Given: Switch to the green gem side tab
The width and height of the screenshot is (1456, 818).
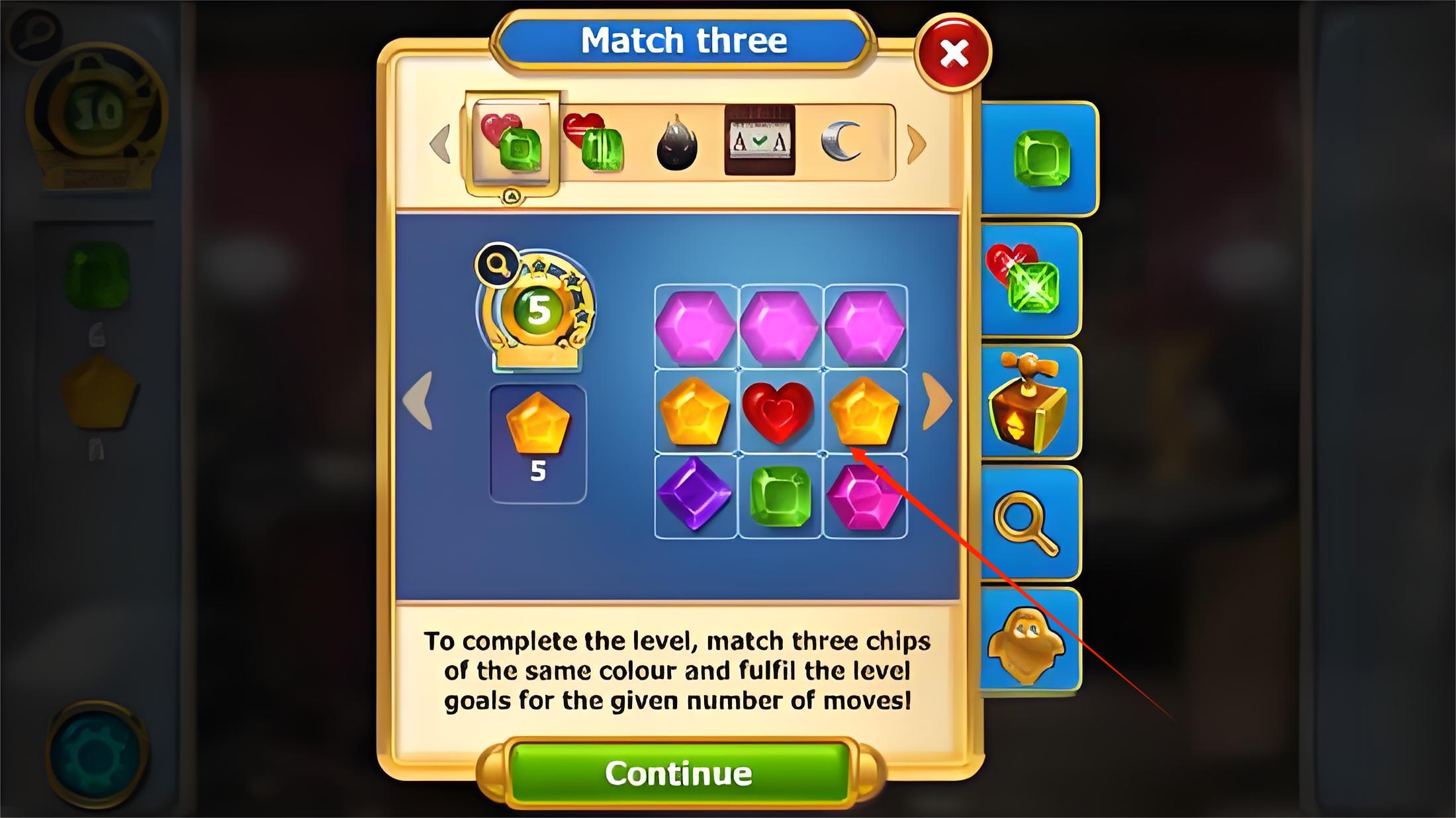Looking at the screenshot, I should pyautogui.click(x=1041, y=159).
